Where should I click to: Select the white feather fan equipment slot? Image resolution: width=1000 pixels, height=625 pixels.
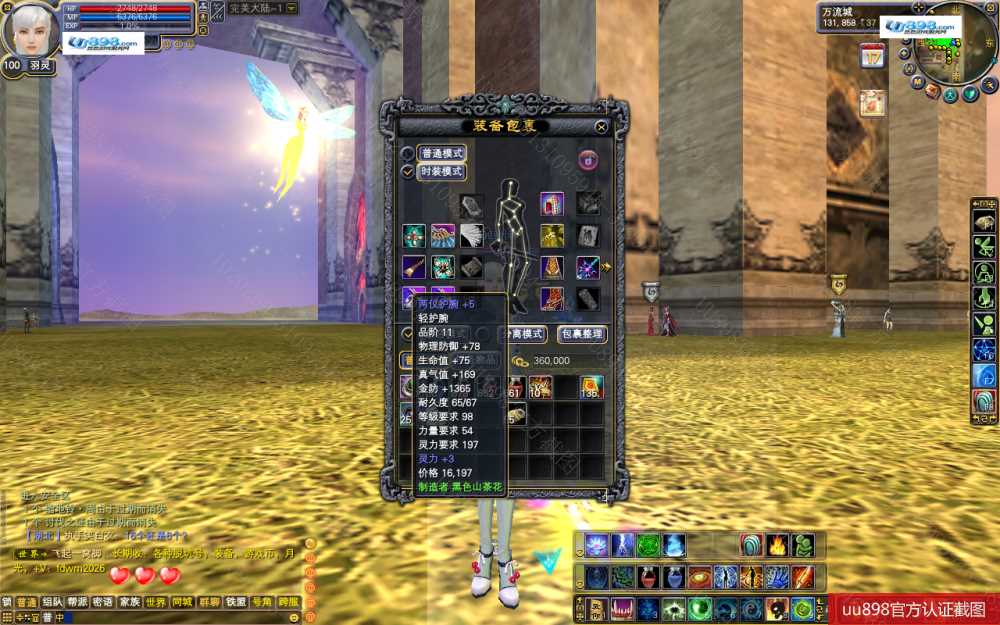click(472, 236)
